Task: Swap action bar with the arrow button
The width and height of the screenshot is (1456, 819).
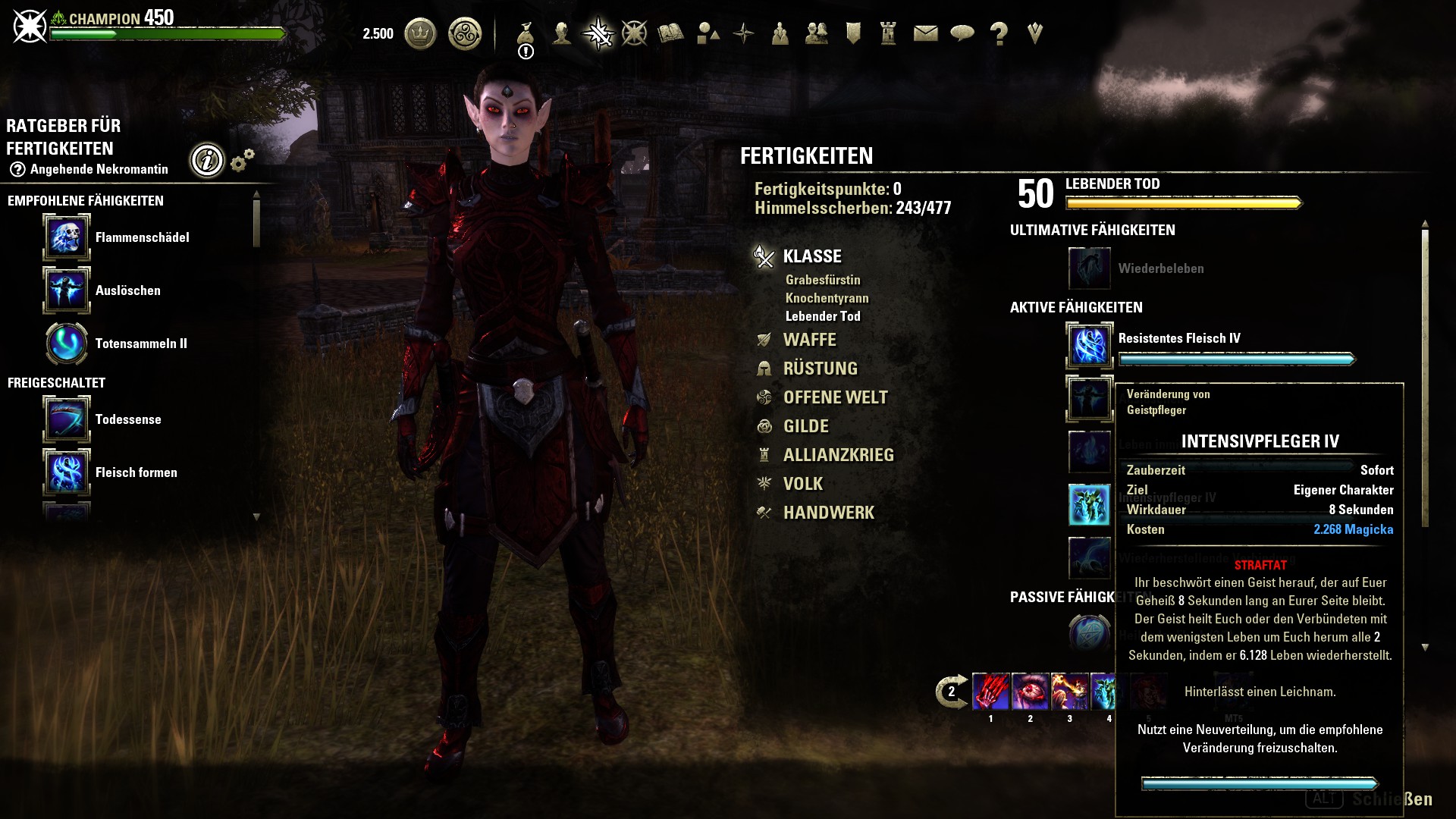Action: coord(951,691)
